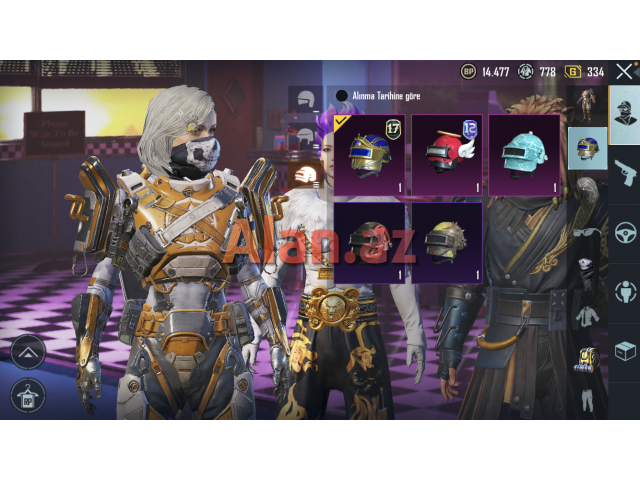This screenshot has height=480, width=640.
Task: Choose the yellow backpack category
Action: click(586, 358)
